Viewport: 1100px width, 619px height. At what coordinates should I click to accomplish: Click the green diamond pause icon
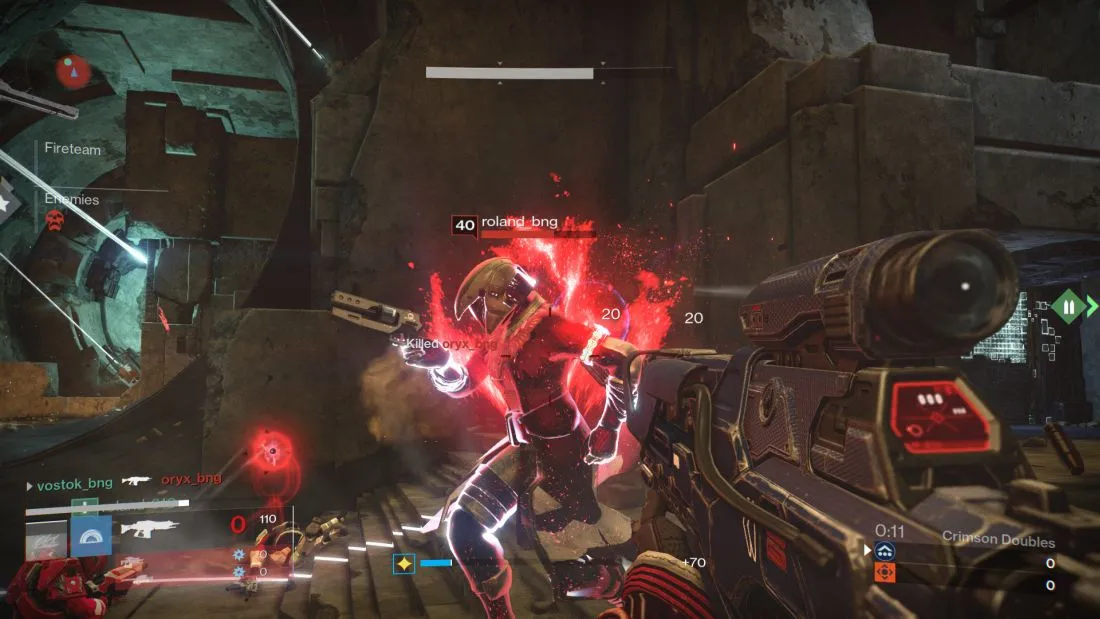[x=1068, y=307]
